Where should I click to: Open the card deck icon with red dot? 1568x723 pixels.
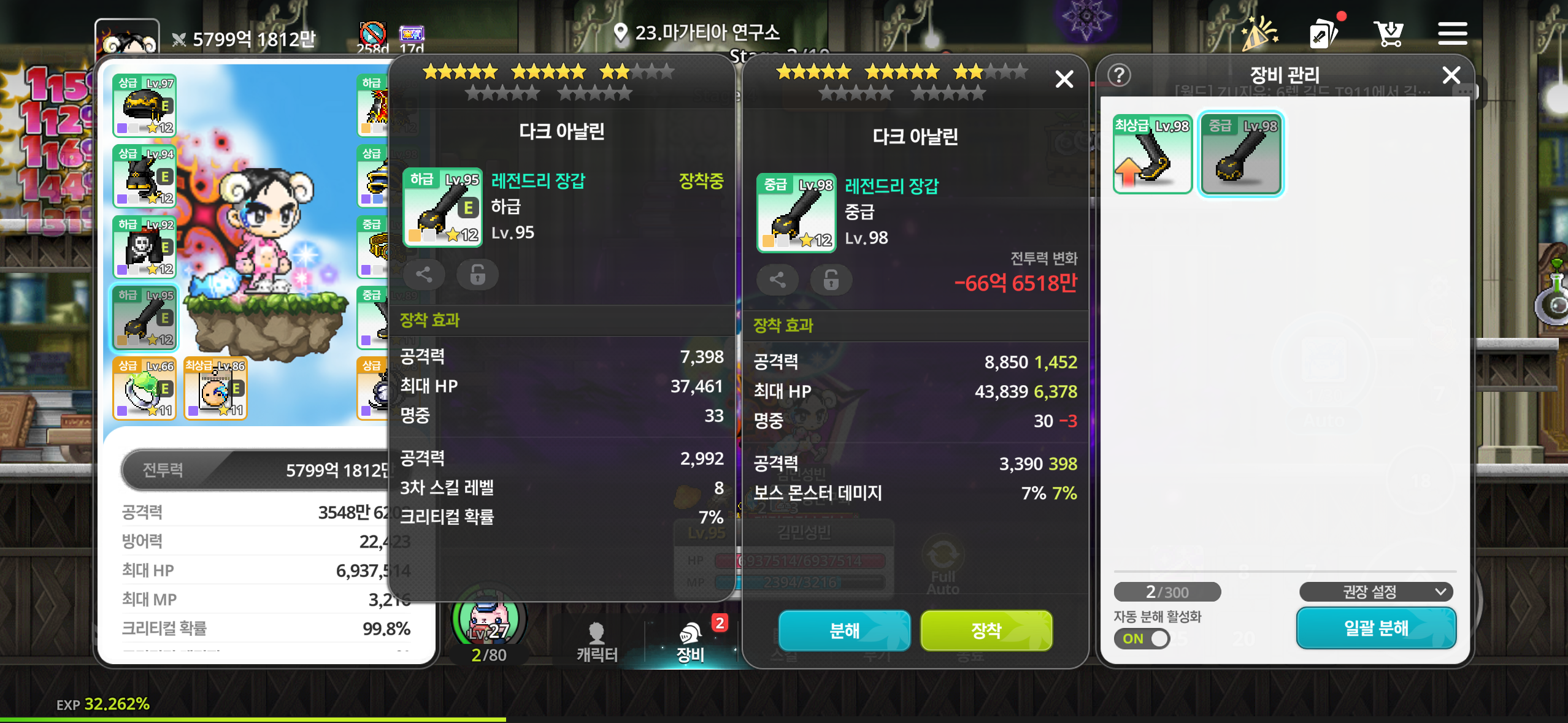[x=1325, y=34]
